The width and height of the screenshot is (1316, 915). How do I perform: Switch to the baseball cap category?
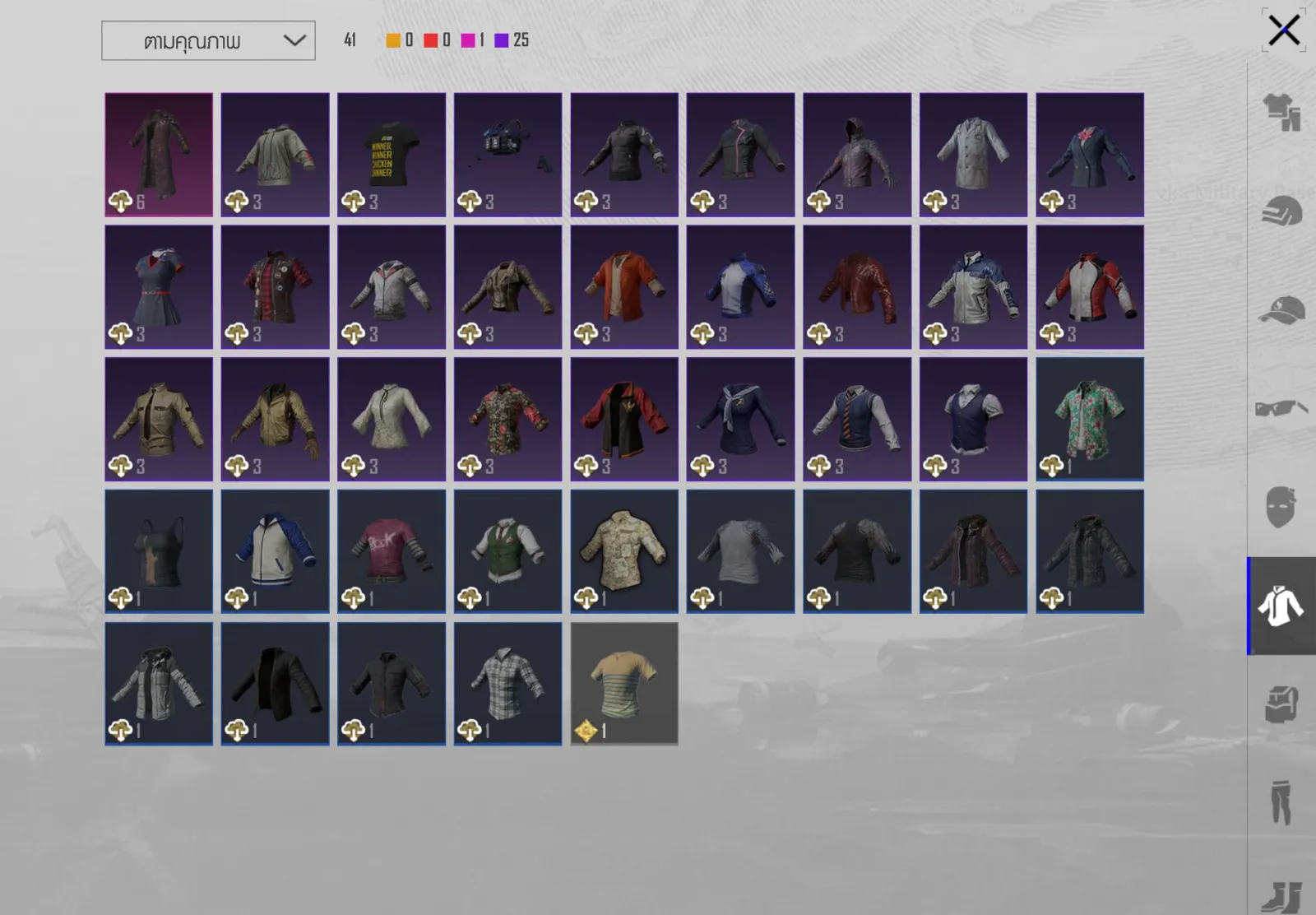[1281, 310]
